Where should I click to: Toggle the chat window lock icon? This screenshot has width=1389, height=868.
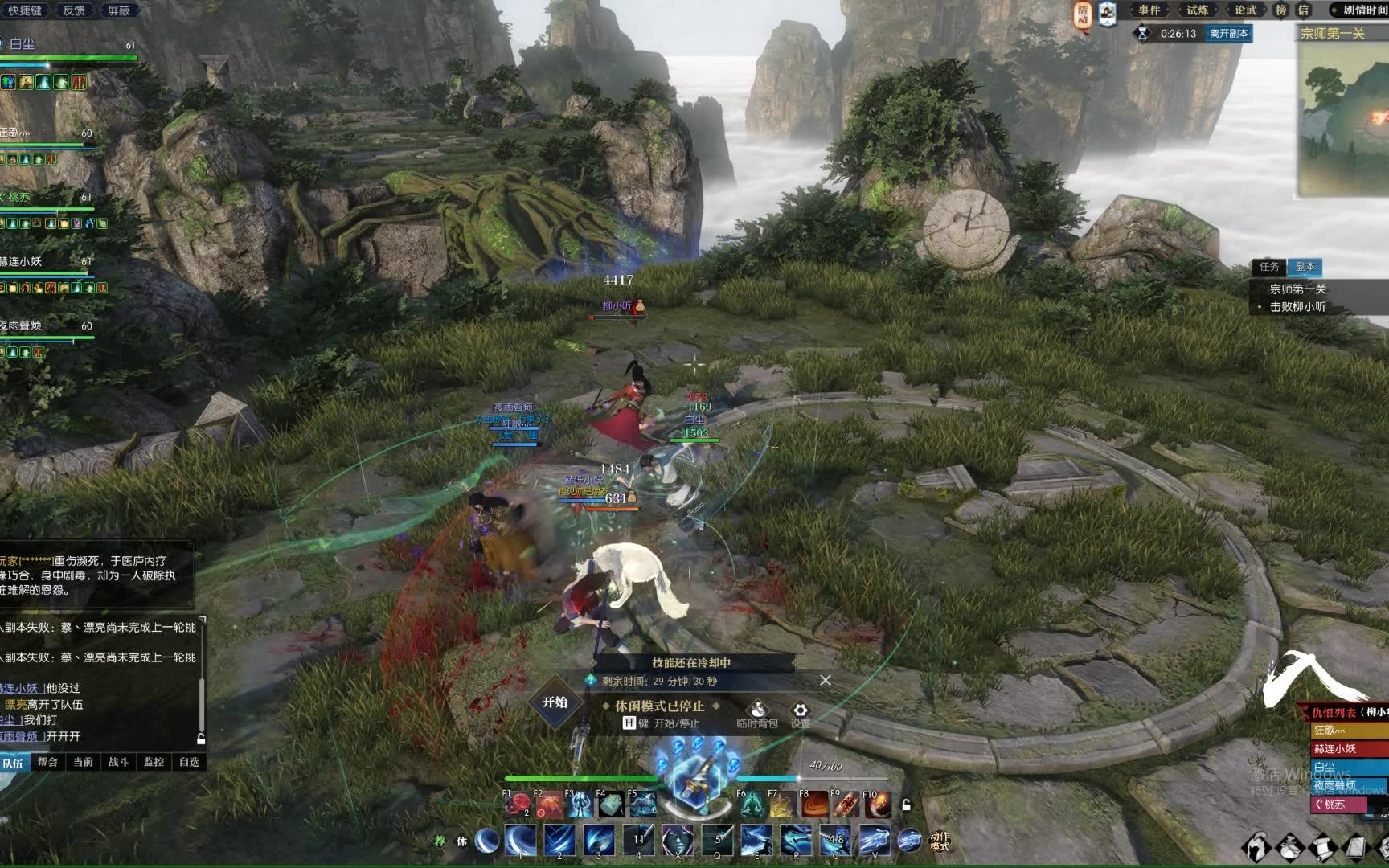(201, 738)
